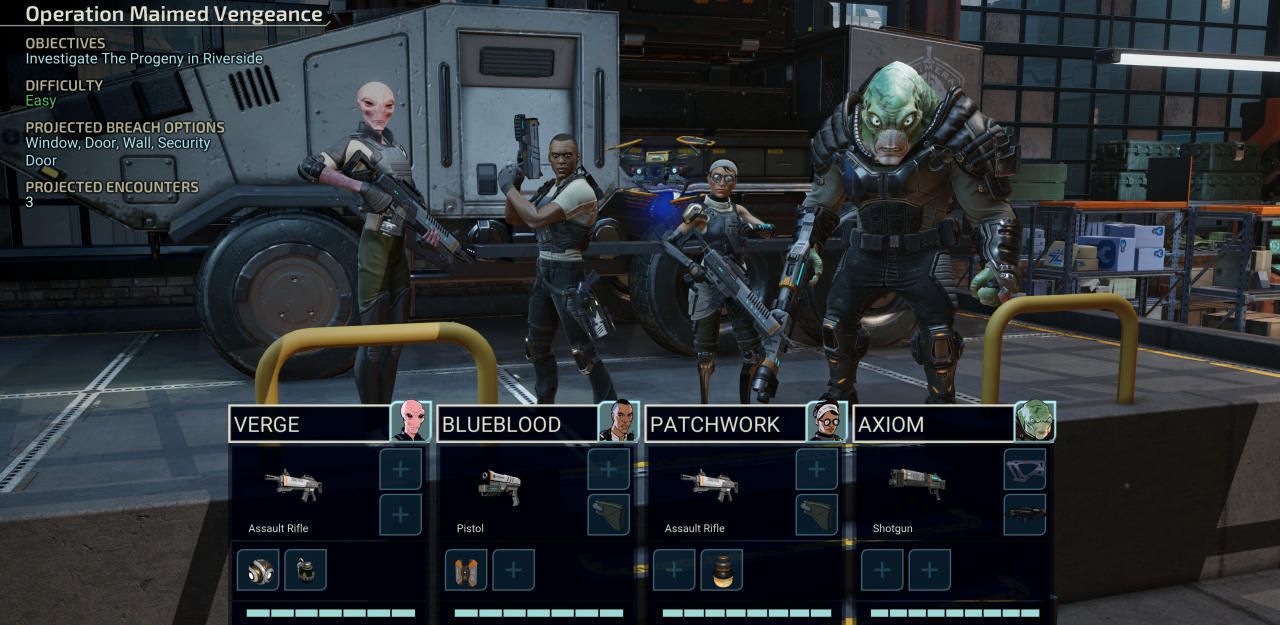The height and width of the screenshot is (625, 1280).
Task: Click Blueblood's portrait
Action: (619, 421)
